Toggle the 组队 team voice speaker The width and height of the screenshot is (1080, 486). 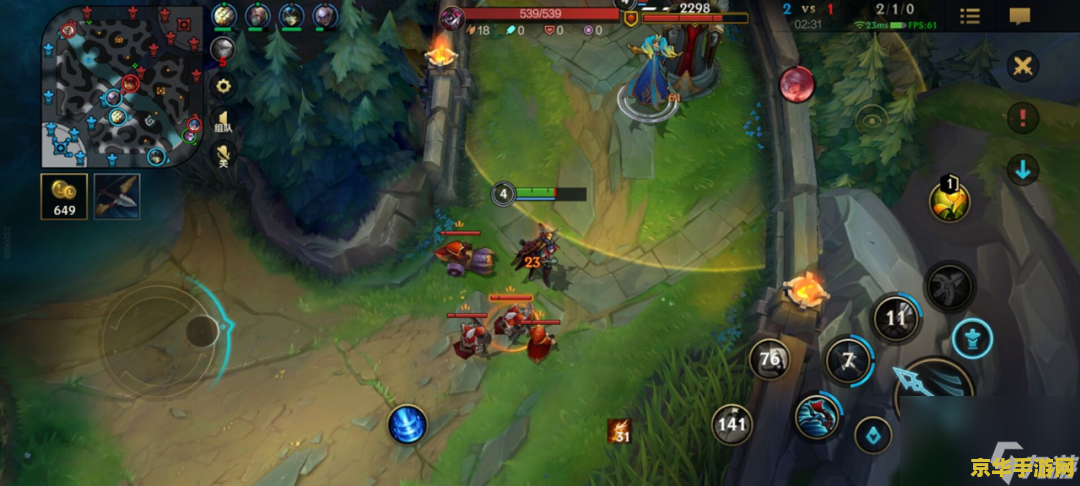pyautogui.click(x=223, y=123)
